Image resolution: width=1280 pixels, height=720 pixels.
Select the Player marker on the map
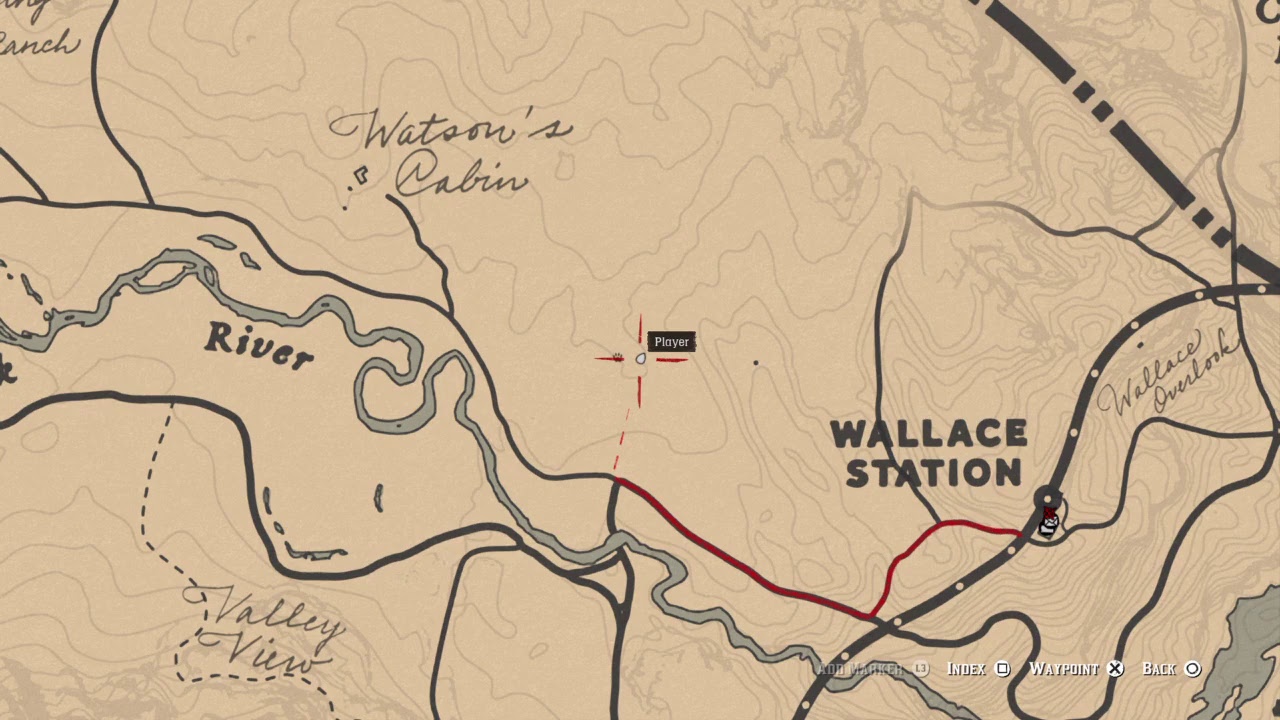click(x=640, y=358)
